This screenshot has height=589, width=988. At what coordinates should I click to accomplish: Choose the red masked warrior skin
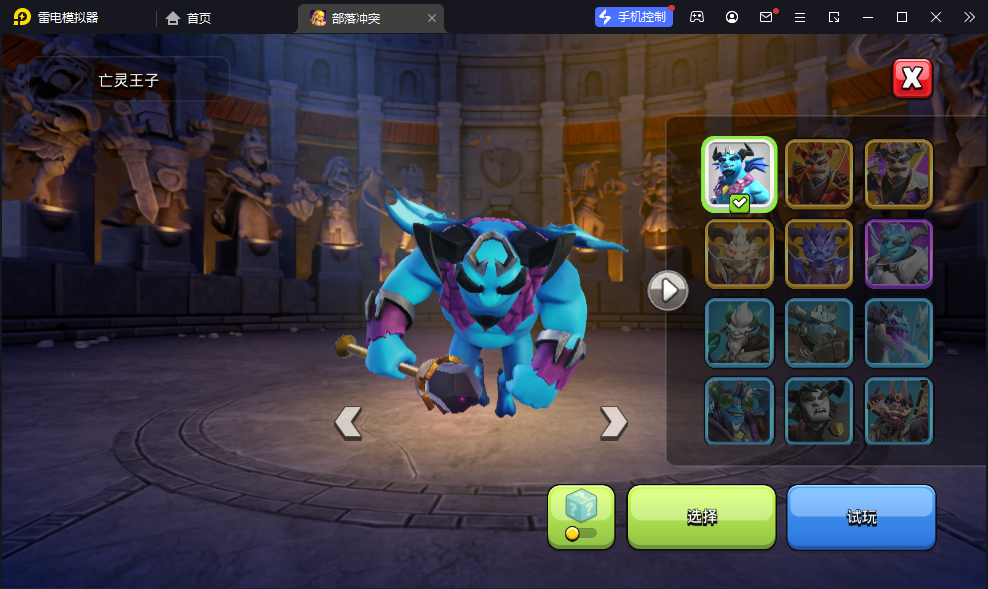pos(819,174)
